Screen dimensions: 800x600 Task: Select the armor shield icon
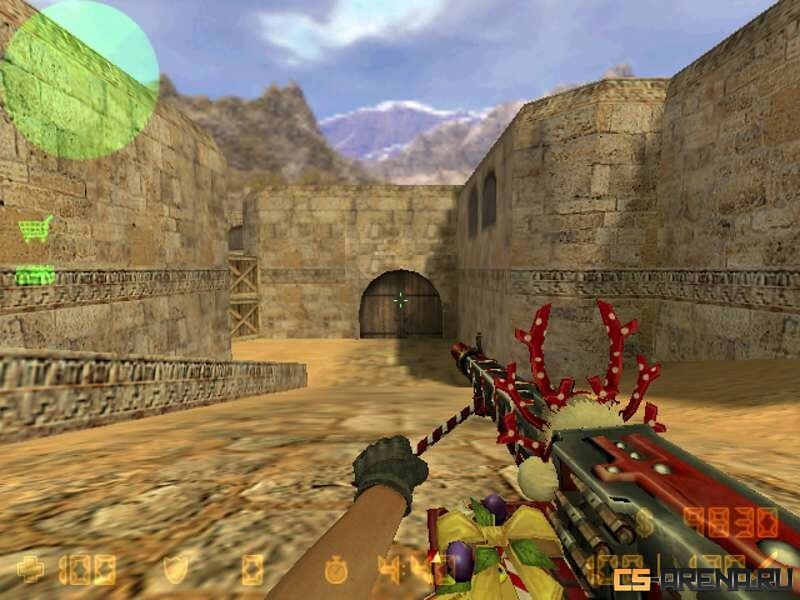(175, 570)
